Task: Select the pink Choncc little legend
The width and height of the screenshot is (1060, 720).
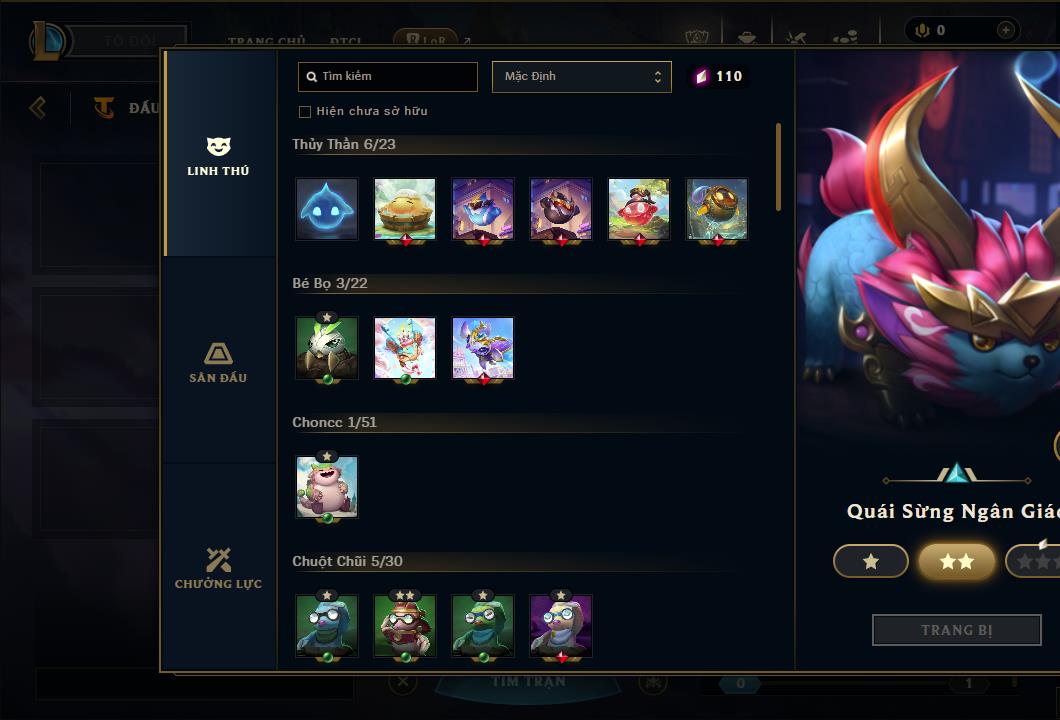Action: pyautogui.click(x=327, y=487)
